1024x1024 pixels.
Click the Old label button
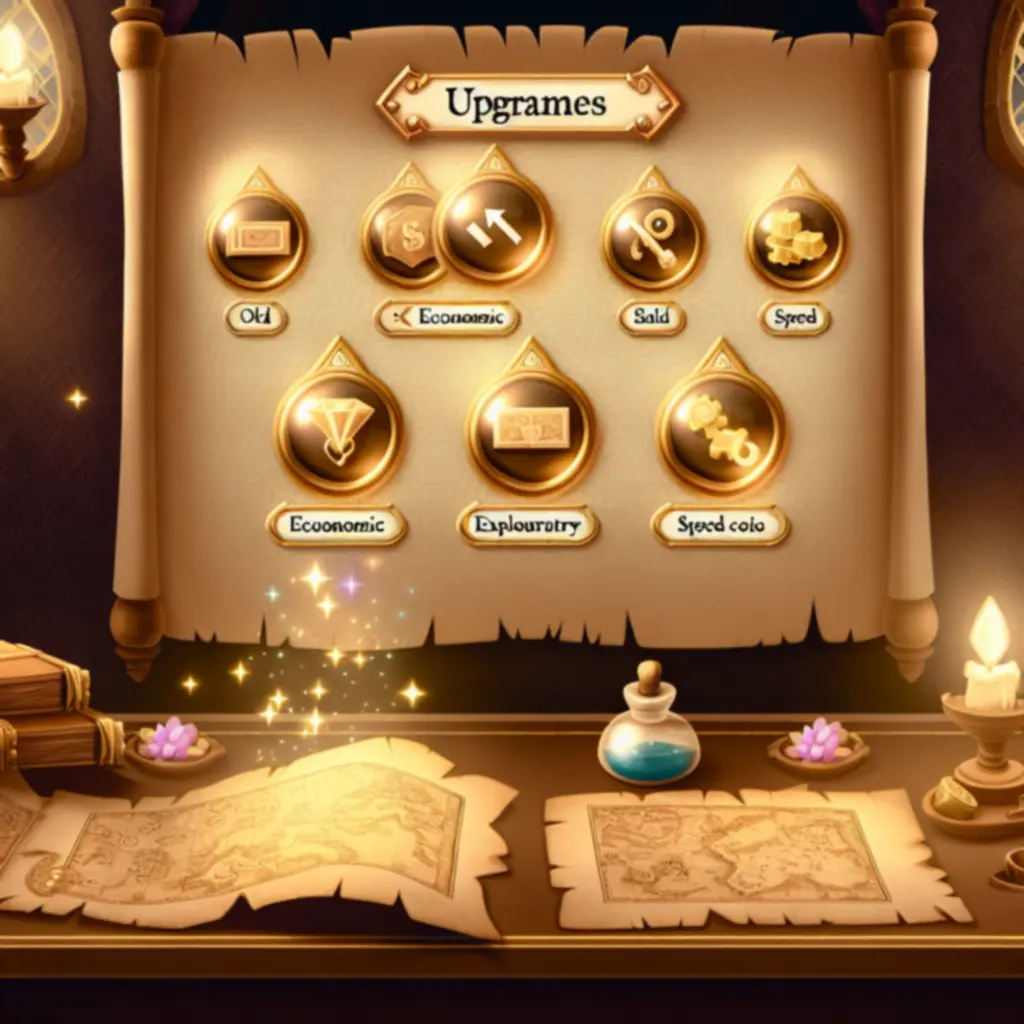[257, 318]
